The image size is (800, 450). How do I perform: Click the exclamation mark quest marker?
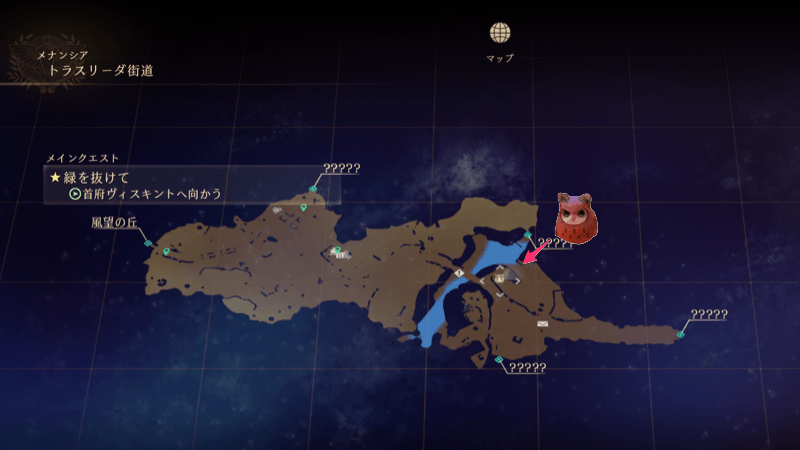pyautogui.click(x=459, y=272)
